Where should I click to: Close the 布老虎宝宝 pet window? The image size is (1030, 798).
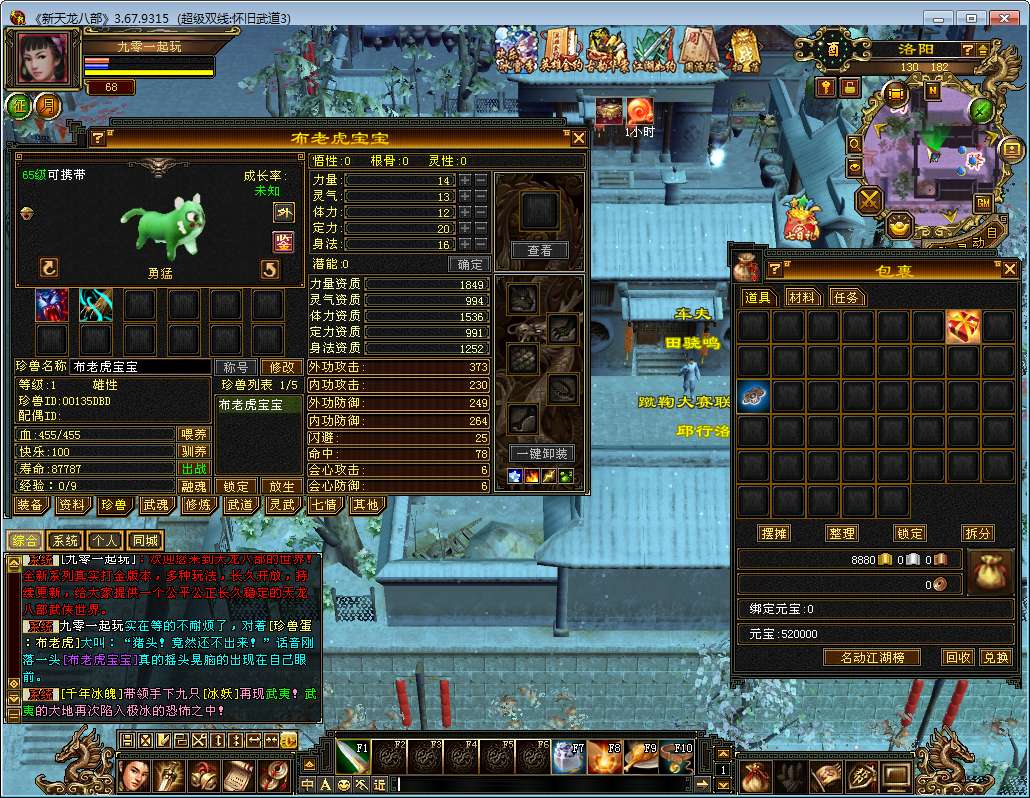tap(578, 138)
